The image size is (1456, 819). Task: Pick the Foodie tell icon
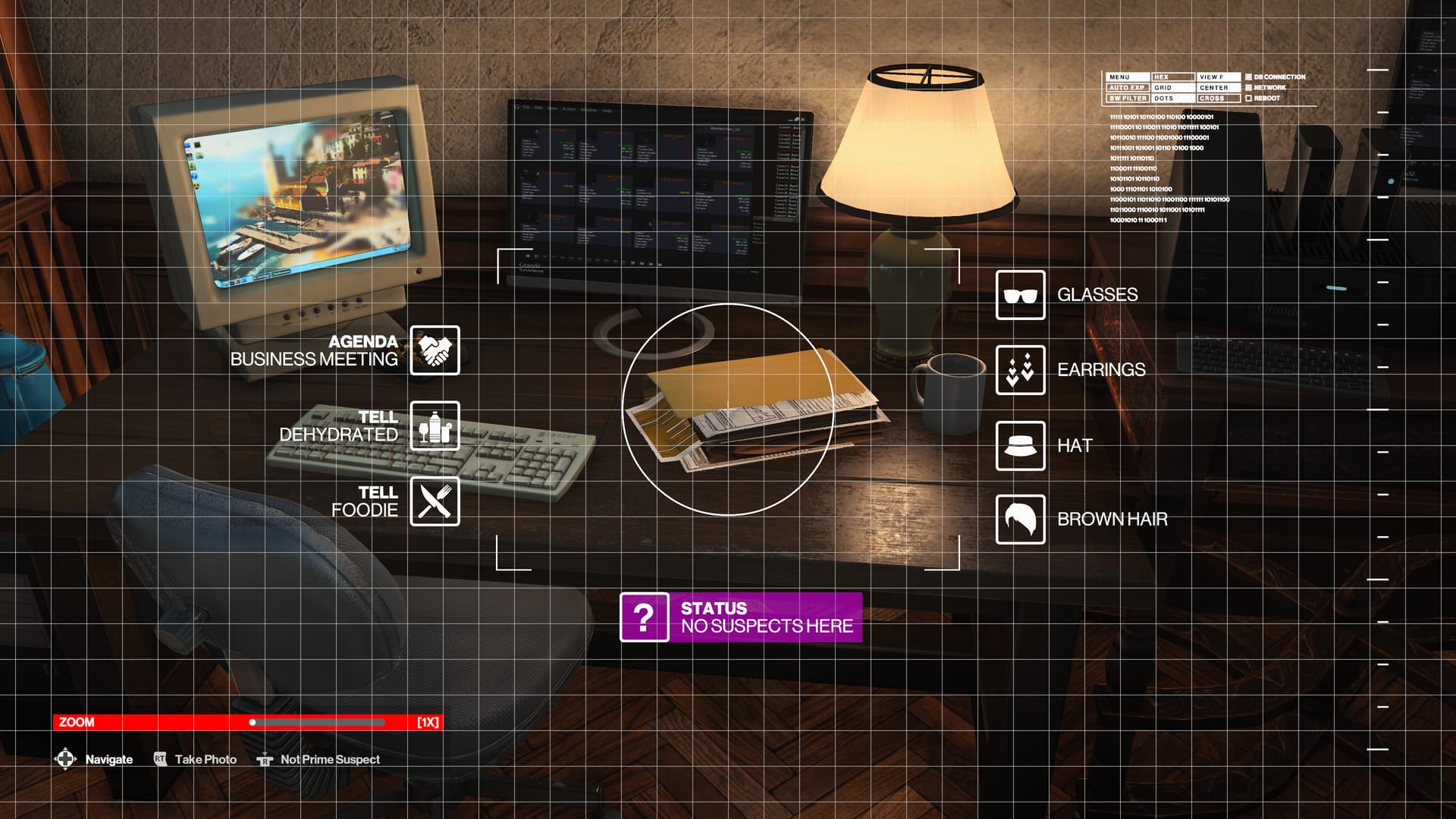point(435,501)
